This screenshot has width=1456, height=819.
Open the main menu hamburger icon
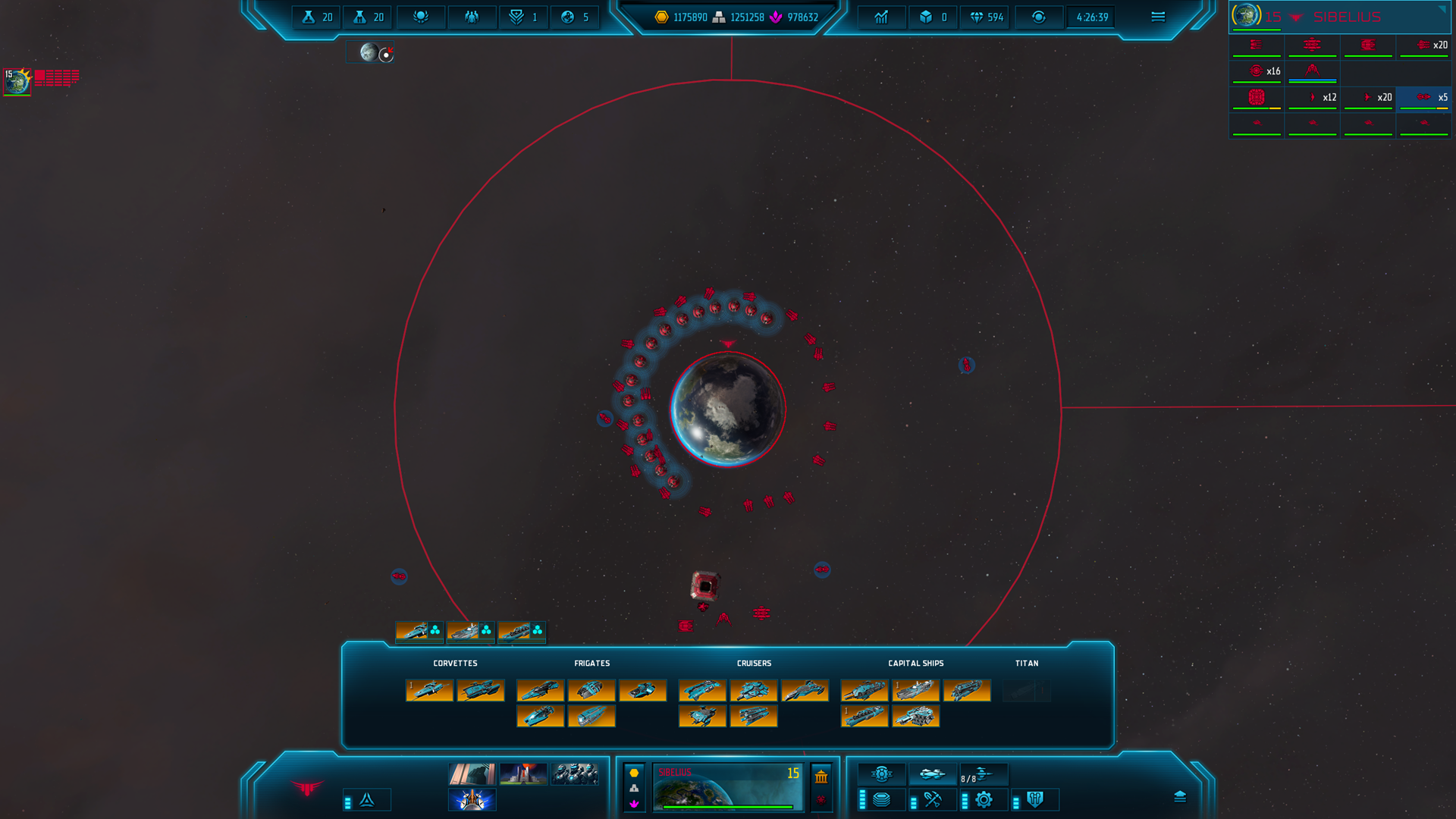coord(1157,17)
